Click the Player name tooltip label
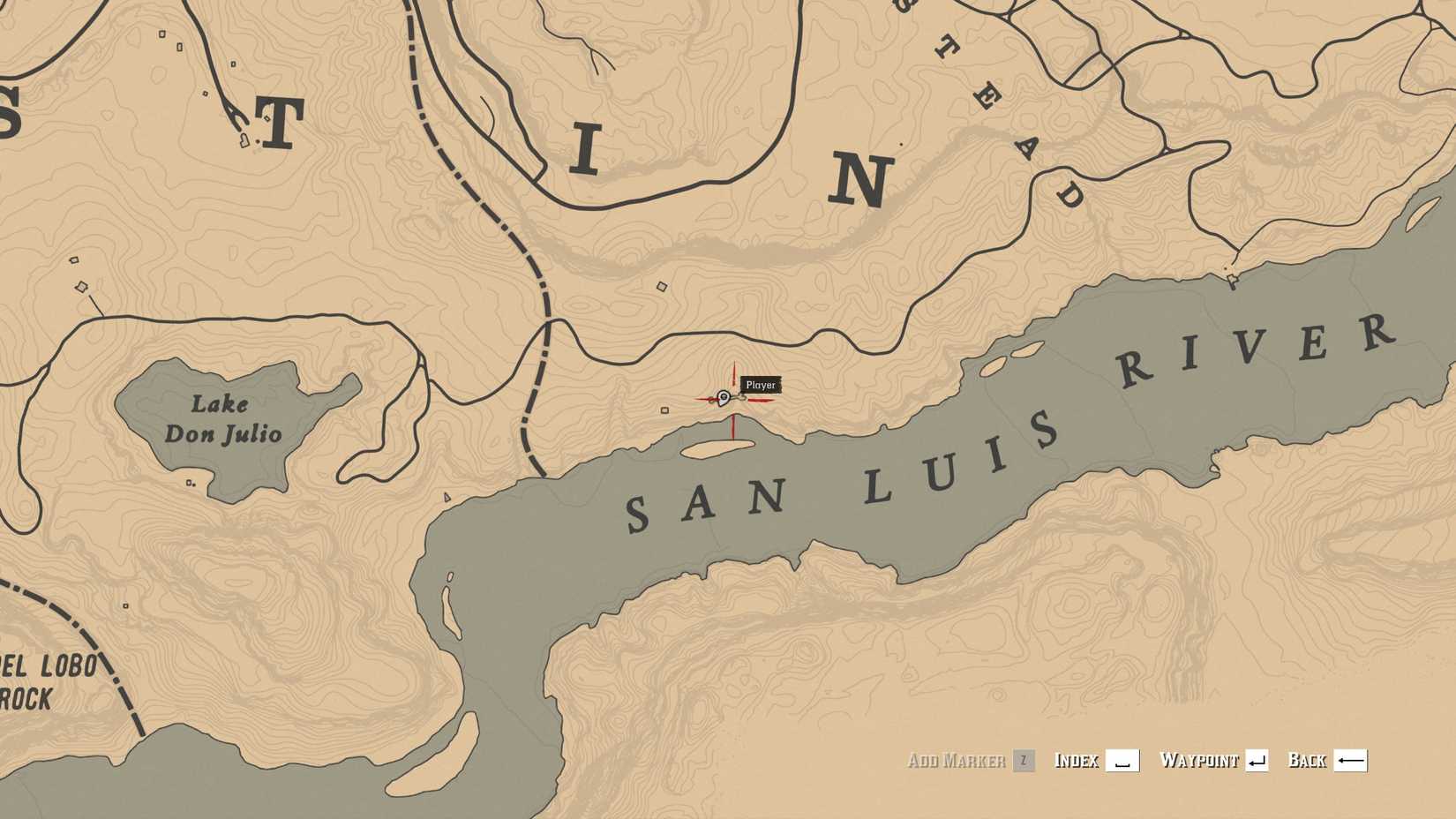Viewport: 1456px width, 819px height. pyautogui.click(x=762, y=384)
